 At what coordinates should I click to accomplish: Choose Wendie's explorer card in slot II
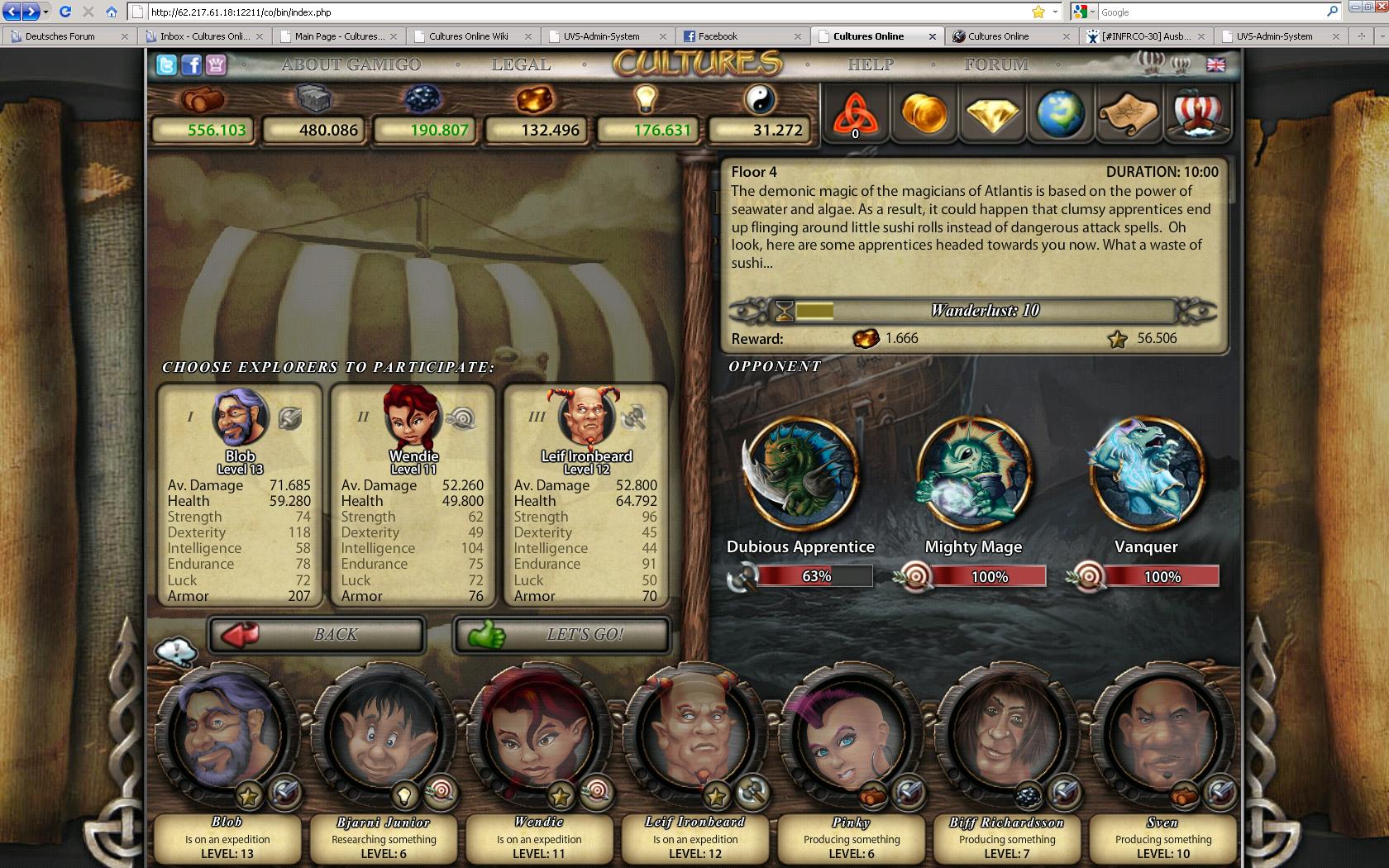[413, 494]
